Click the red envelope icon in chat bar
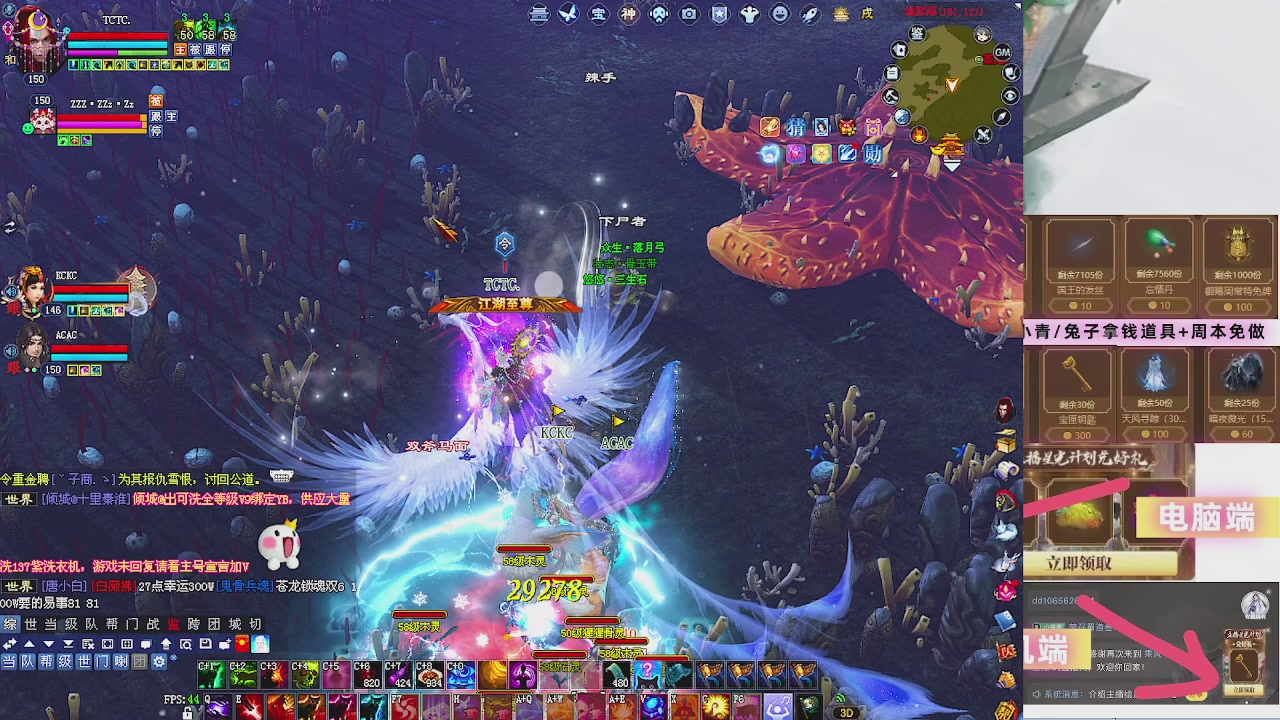This screenshot has height=720, width=1280. 244,644
